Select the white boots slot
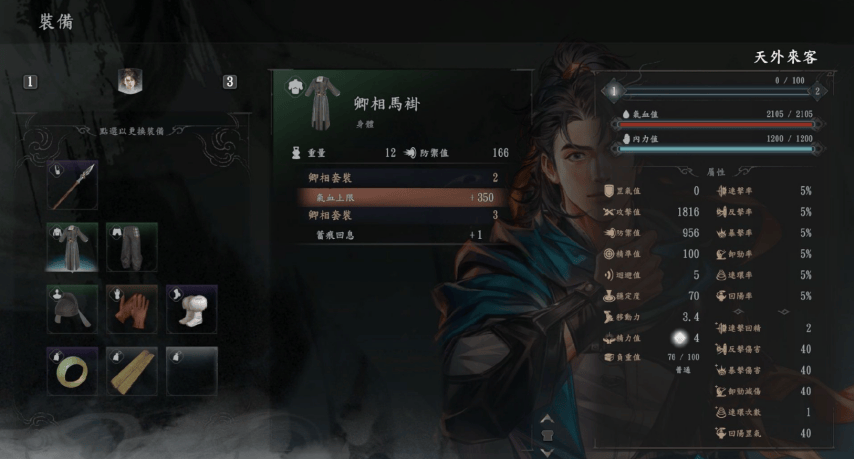 [192, 309]
